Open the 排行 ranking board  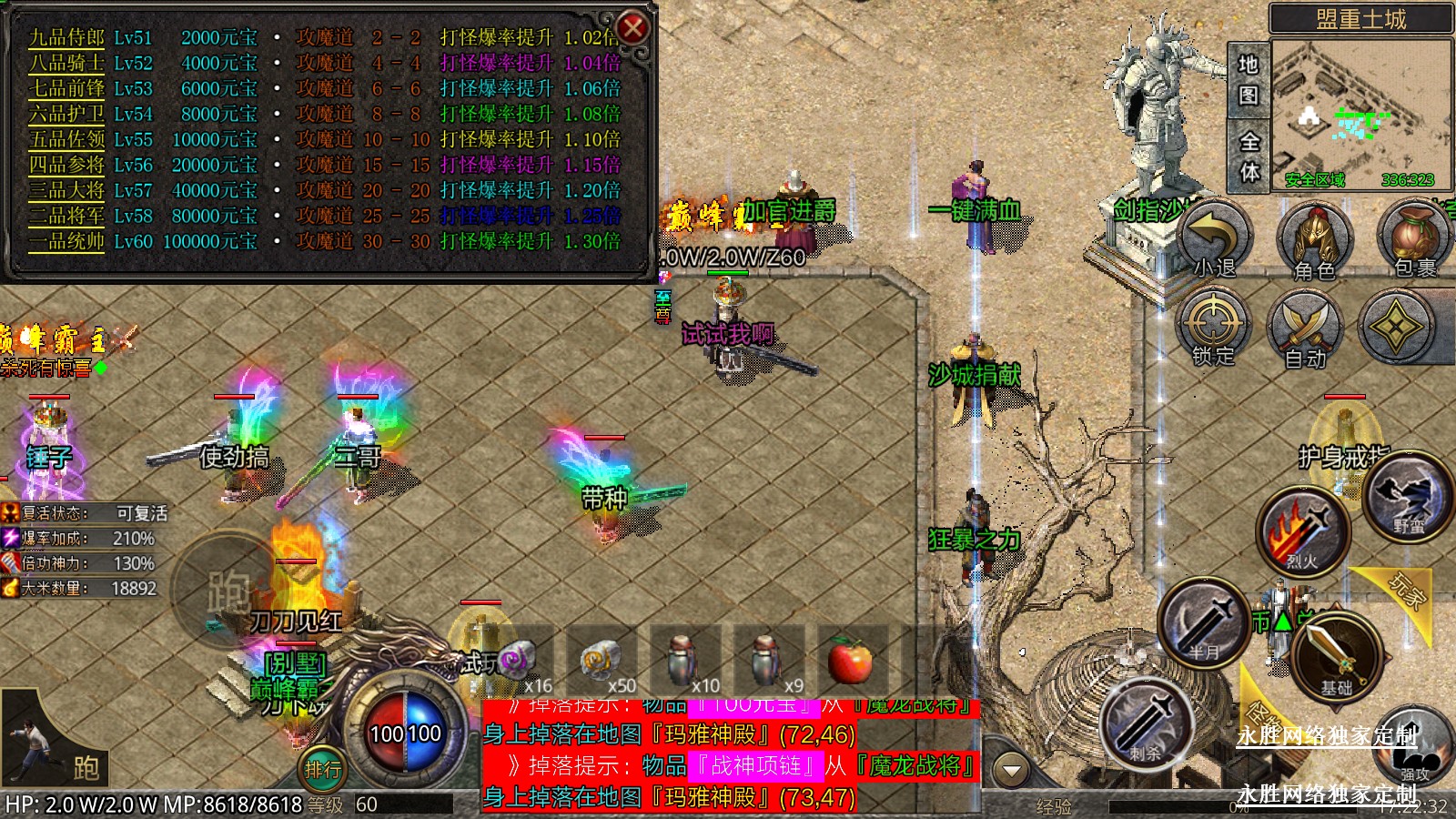click(x=322, y=770)
